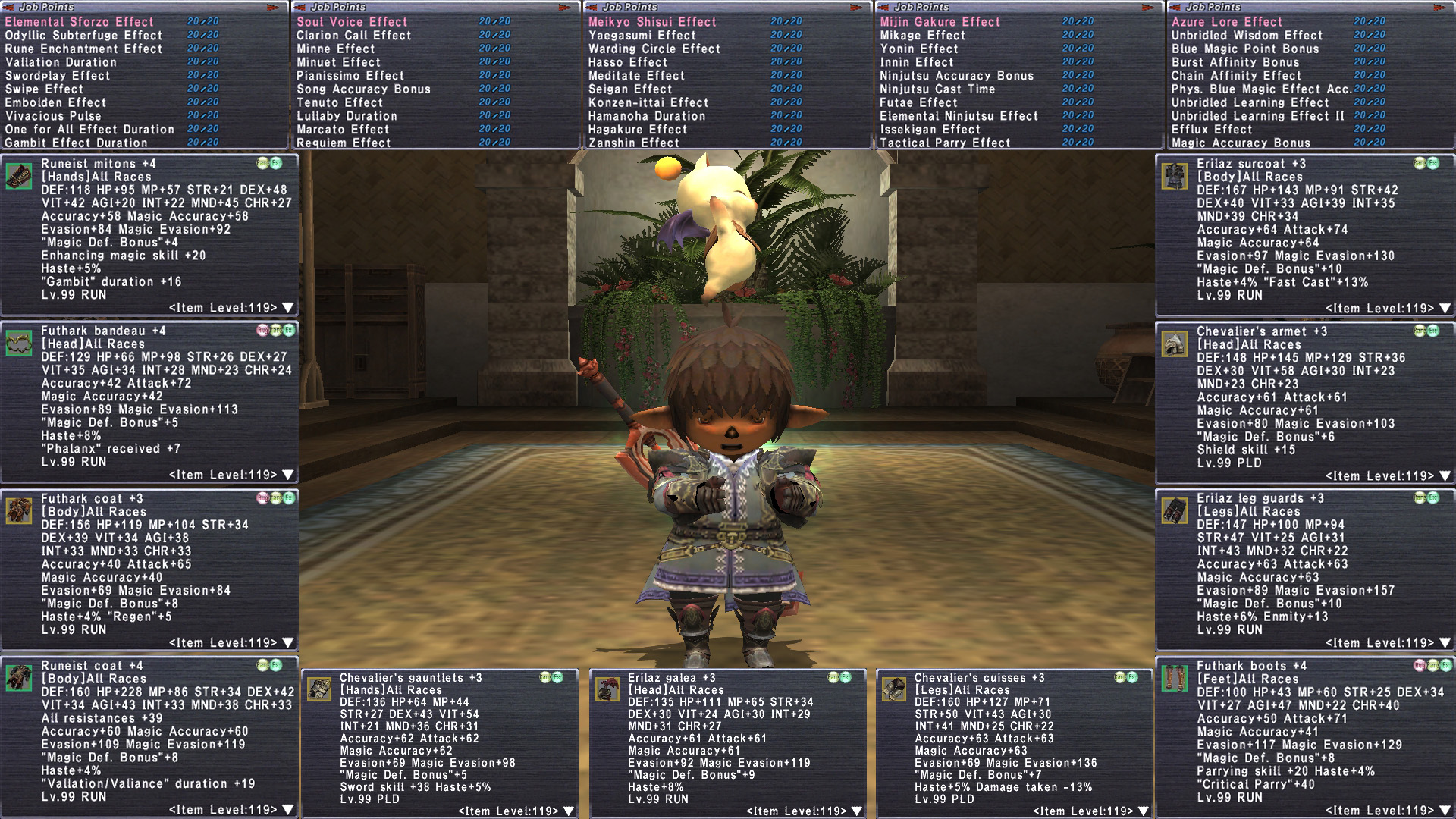The height and width of the screenshot is (819, 1456).
Task: Select the Chevalier's armet +3 icon
Action: pos(1175,344)
